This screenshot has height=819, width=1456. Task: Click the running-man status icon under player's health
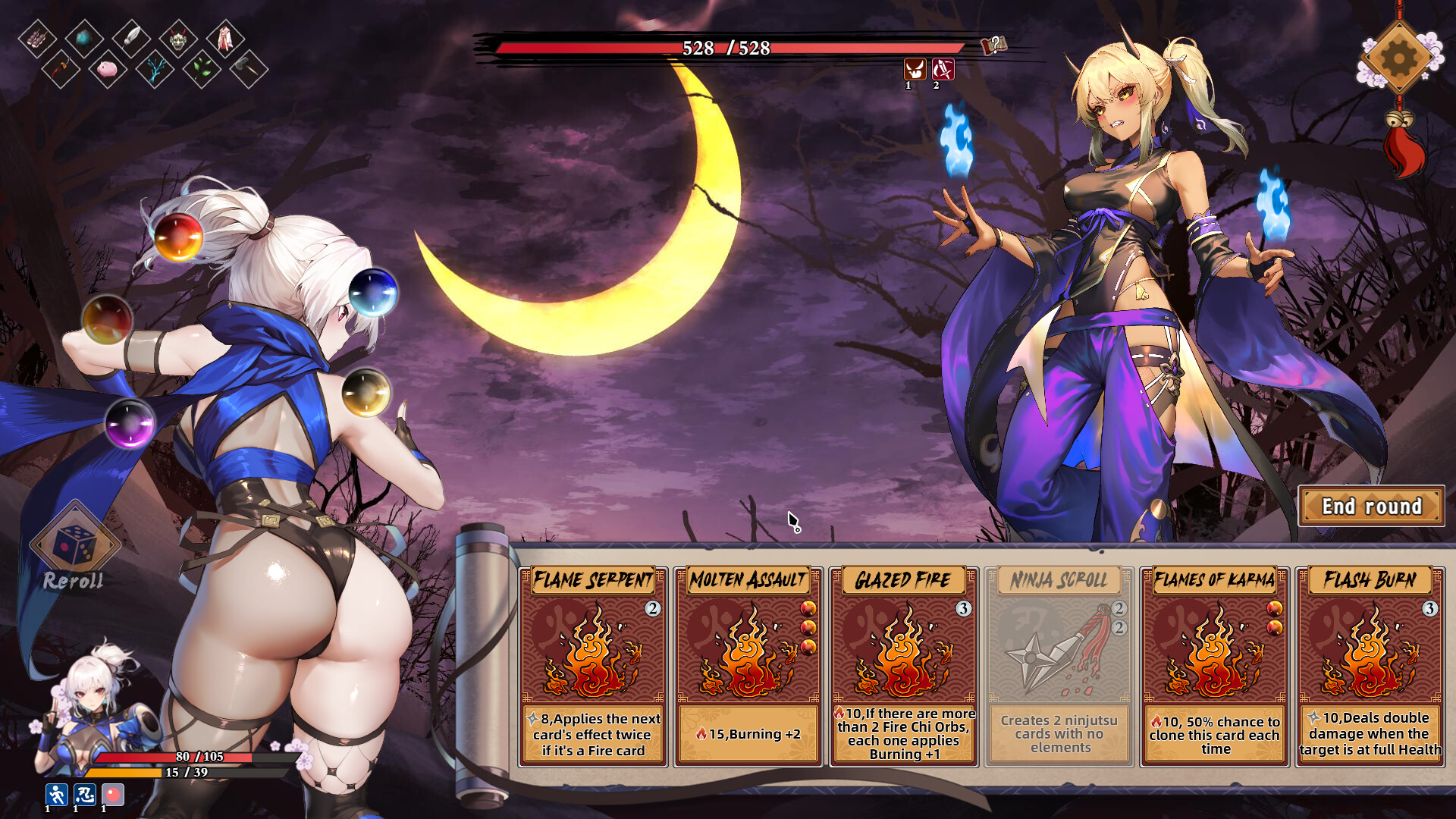(55, 793)
